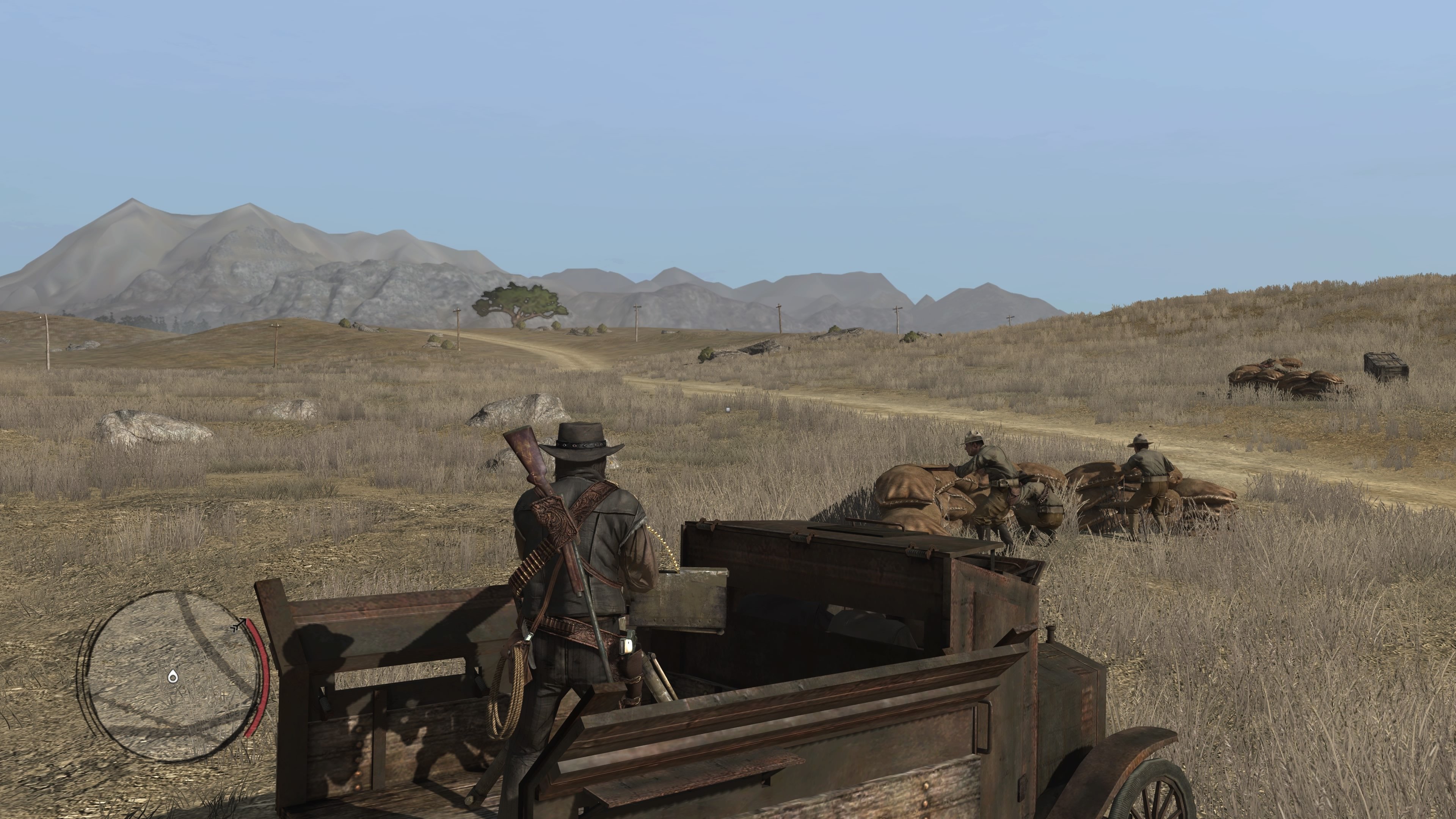
Task: Click the minimap circle in the lower left
Action: click(x=169, y=673)
